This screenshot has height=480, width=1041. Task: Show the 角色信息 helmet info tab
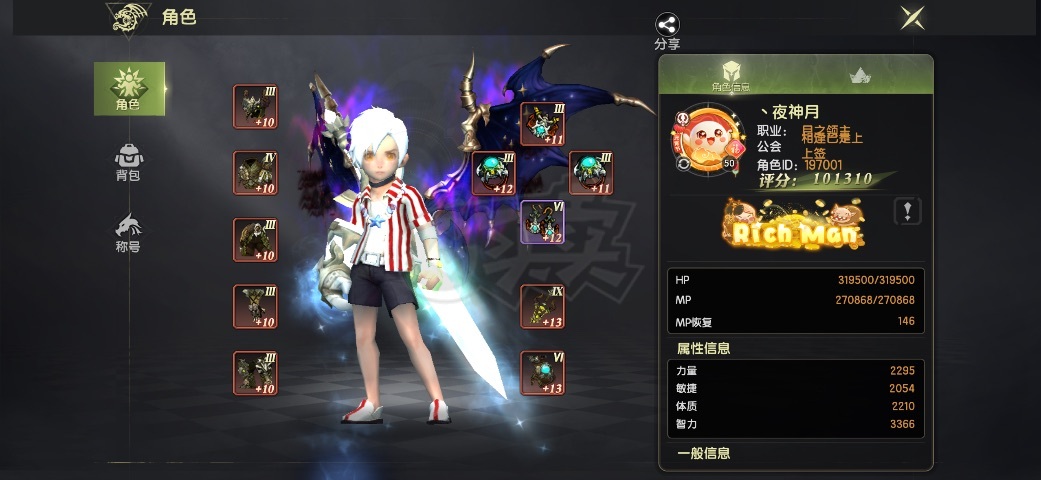click(731, 75)
